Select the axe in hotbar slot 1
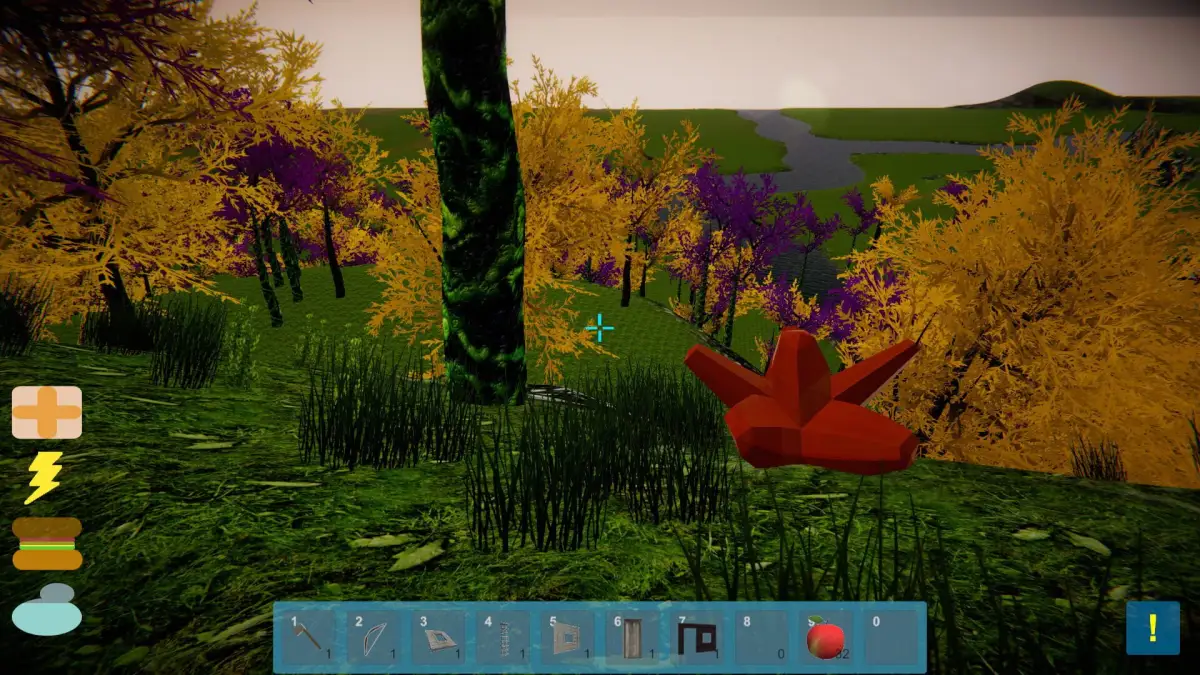The height and width of the screenshot is (675, 1200). [308, 637]
